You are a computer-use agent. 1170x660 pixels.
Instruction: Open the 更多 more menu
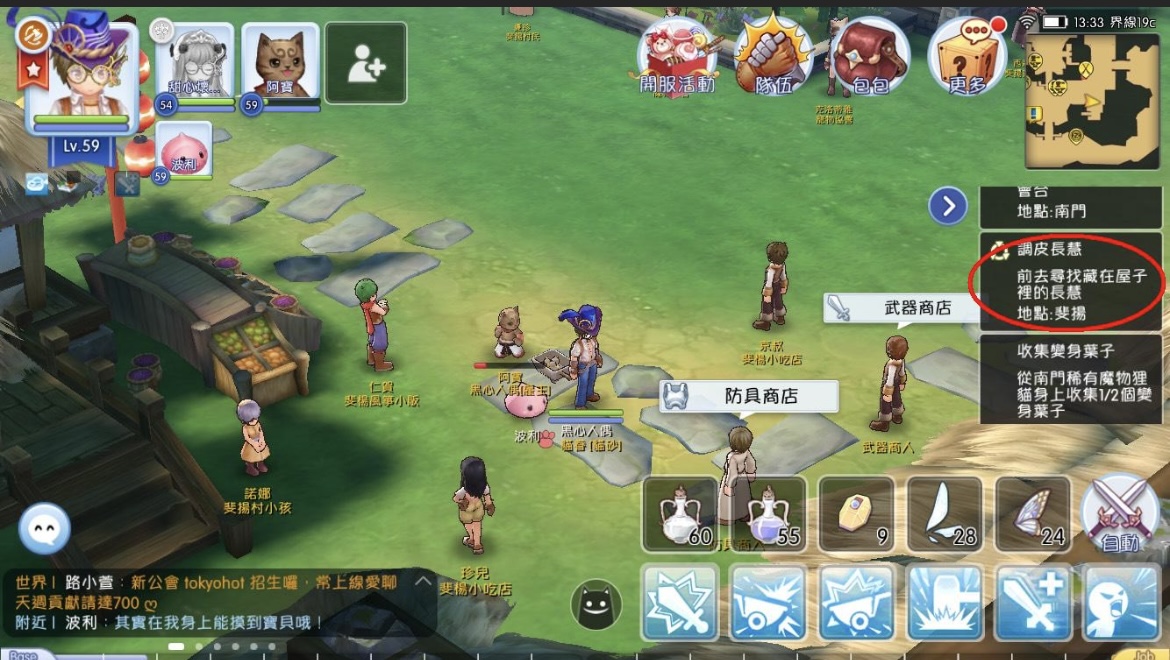[x=966, y=58]
